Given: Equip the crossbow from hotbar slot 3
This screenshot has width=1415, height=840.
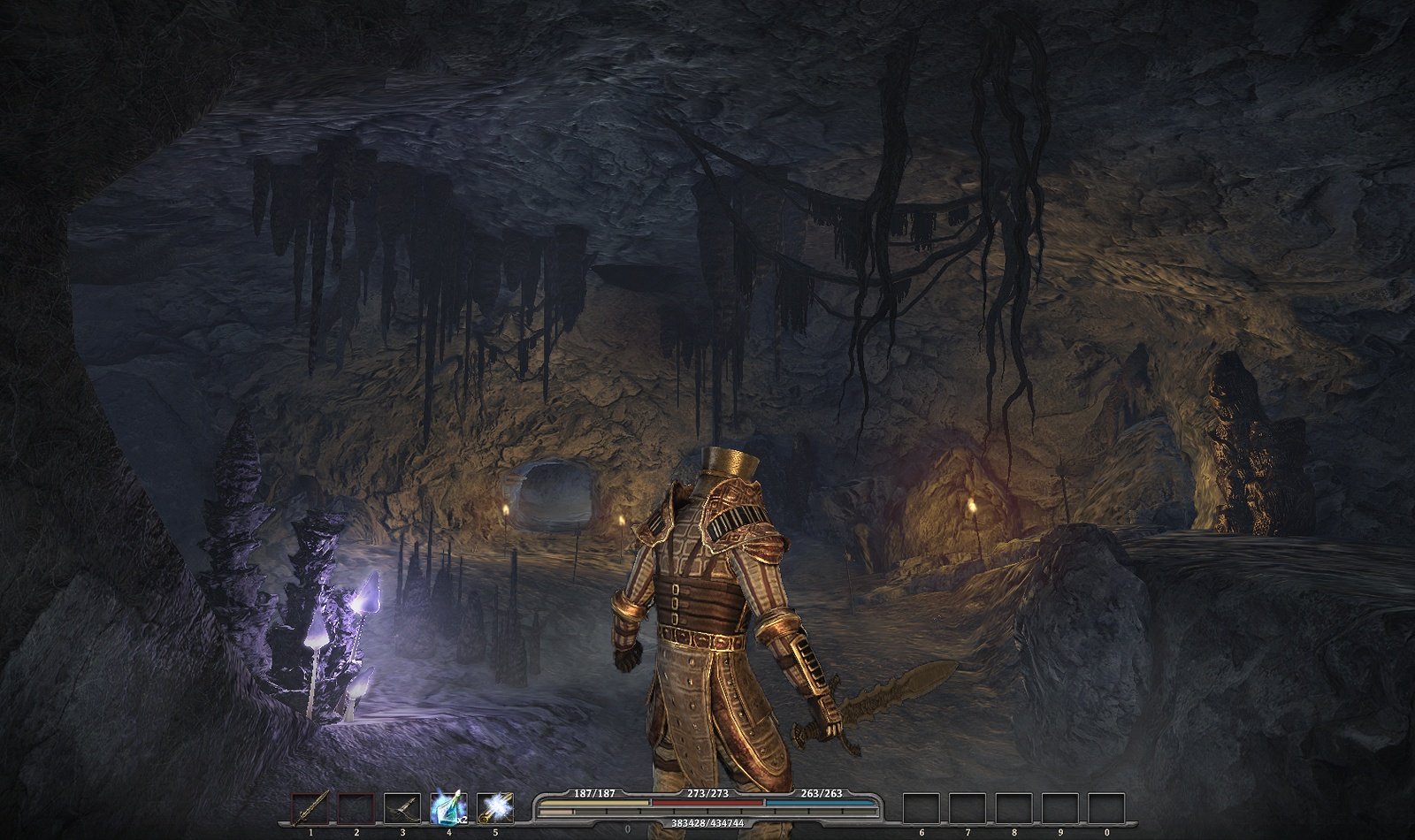Looking at the screenshot, I should click(x=402, y=809).
